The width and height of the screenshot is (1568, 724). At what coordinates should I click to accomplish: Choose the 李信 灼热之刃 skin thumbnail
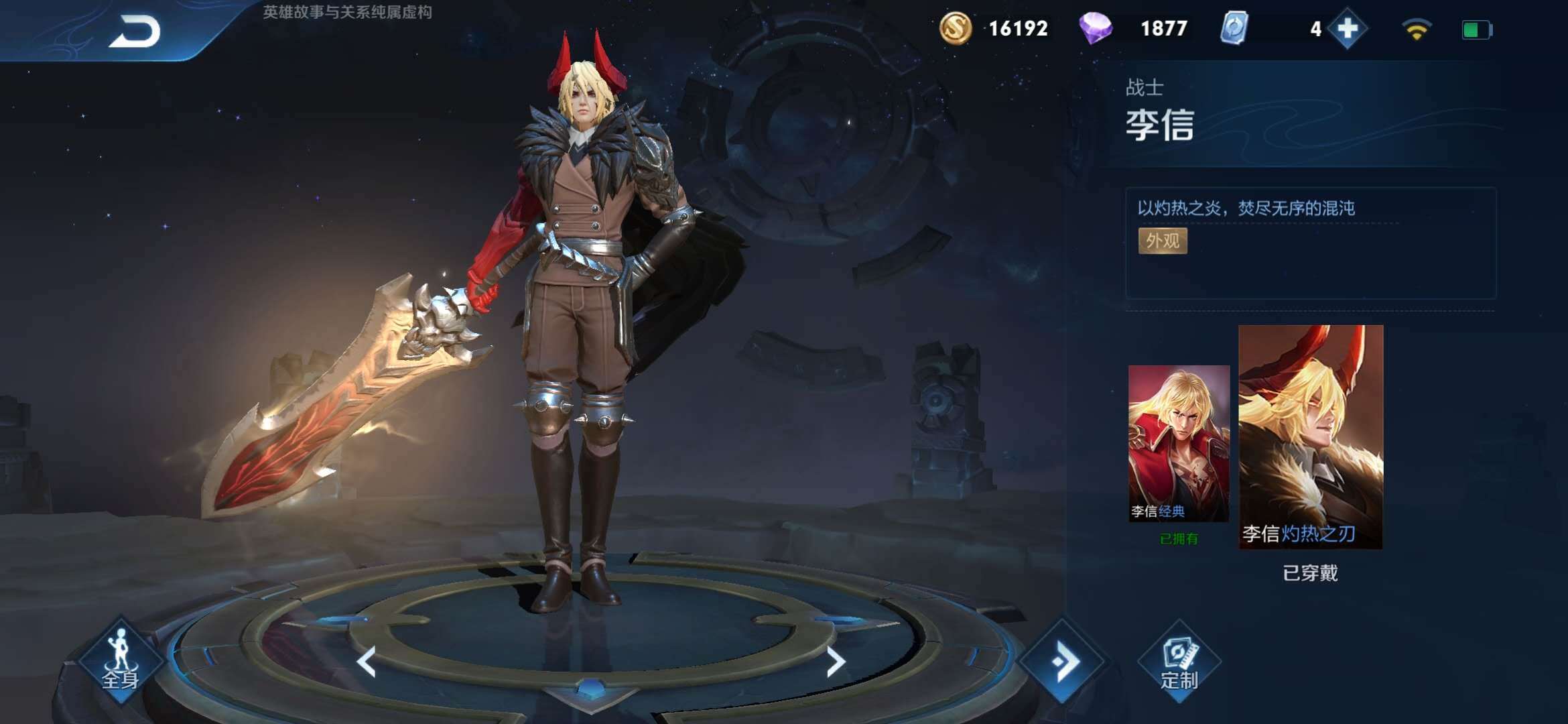[1311, 436]
